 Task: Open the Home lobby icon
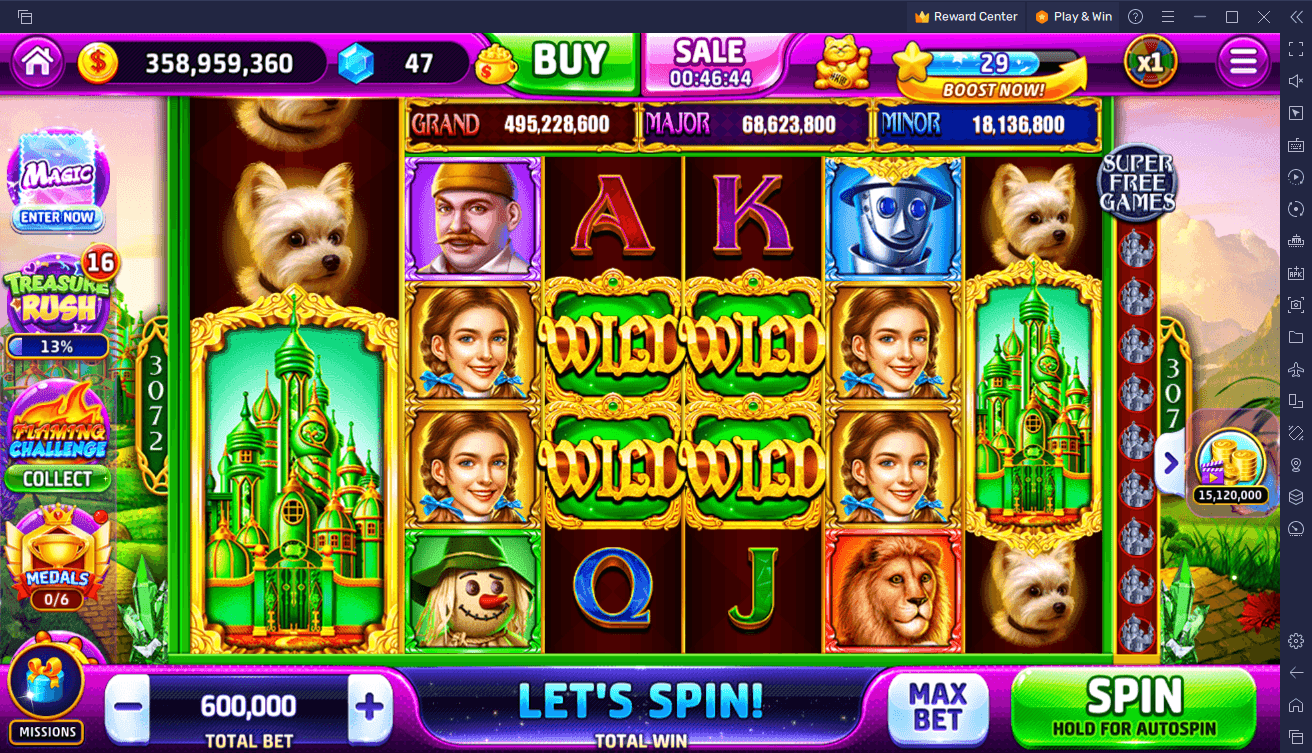tap(36, 60)
